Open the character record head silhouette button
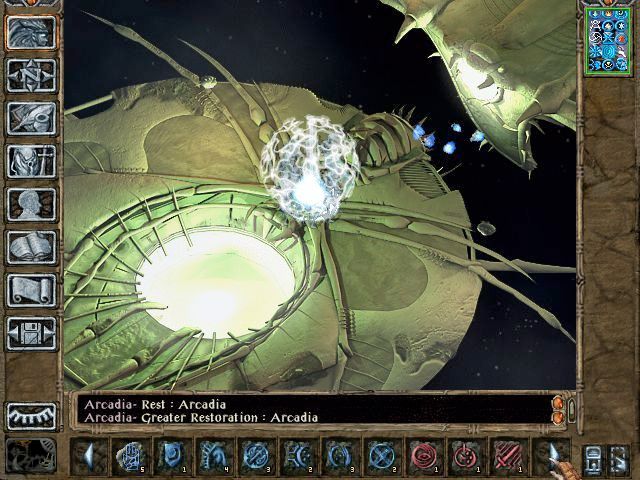The width and height of the screenshot is (640, 480). (31, 204)
